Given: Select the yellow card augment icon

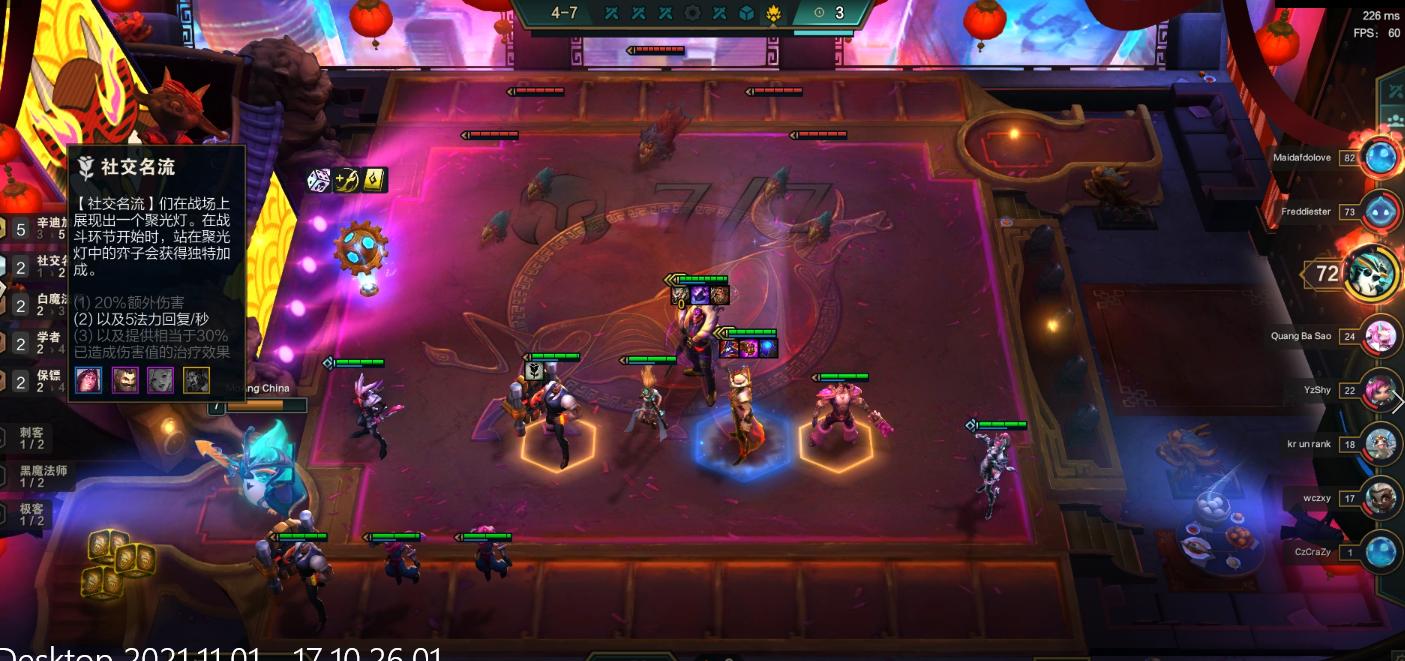Looking at the screenshot, I should pyautogui.click(x=375, y=180).
